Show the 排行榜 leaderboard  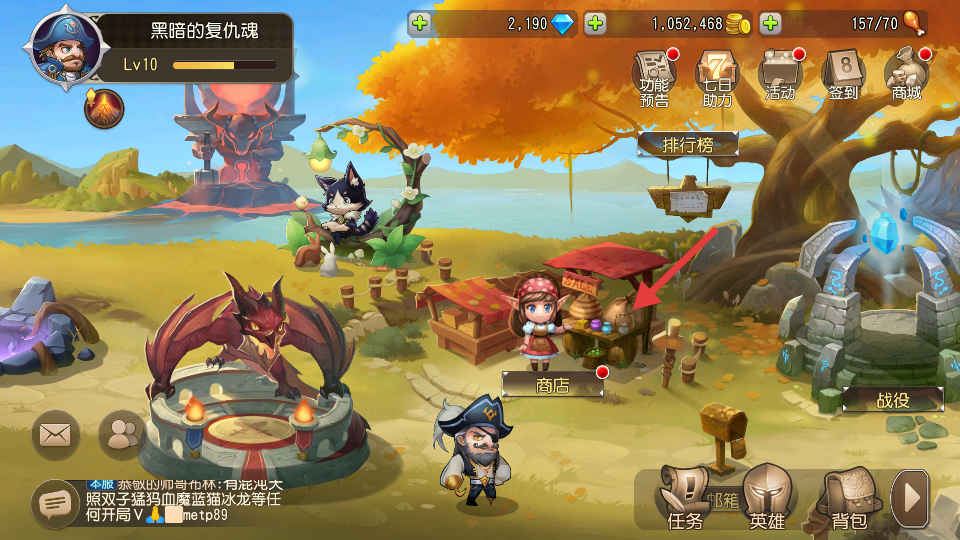688,145
